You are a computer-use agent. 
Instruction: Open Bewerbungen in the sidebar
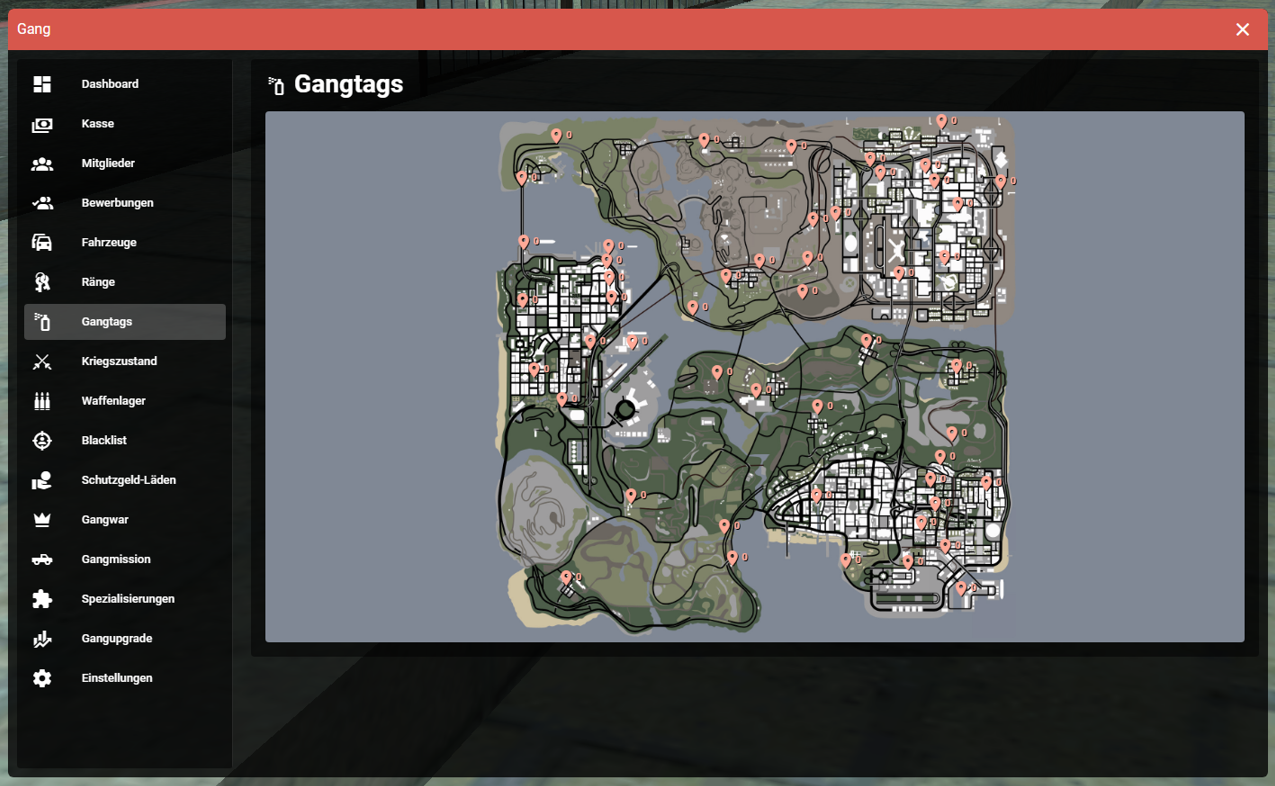117,203
